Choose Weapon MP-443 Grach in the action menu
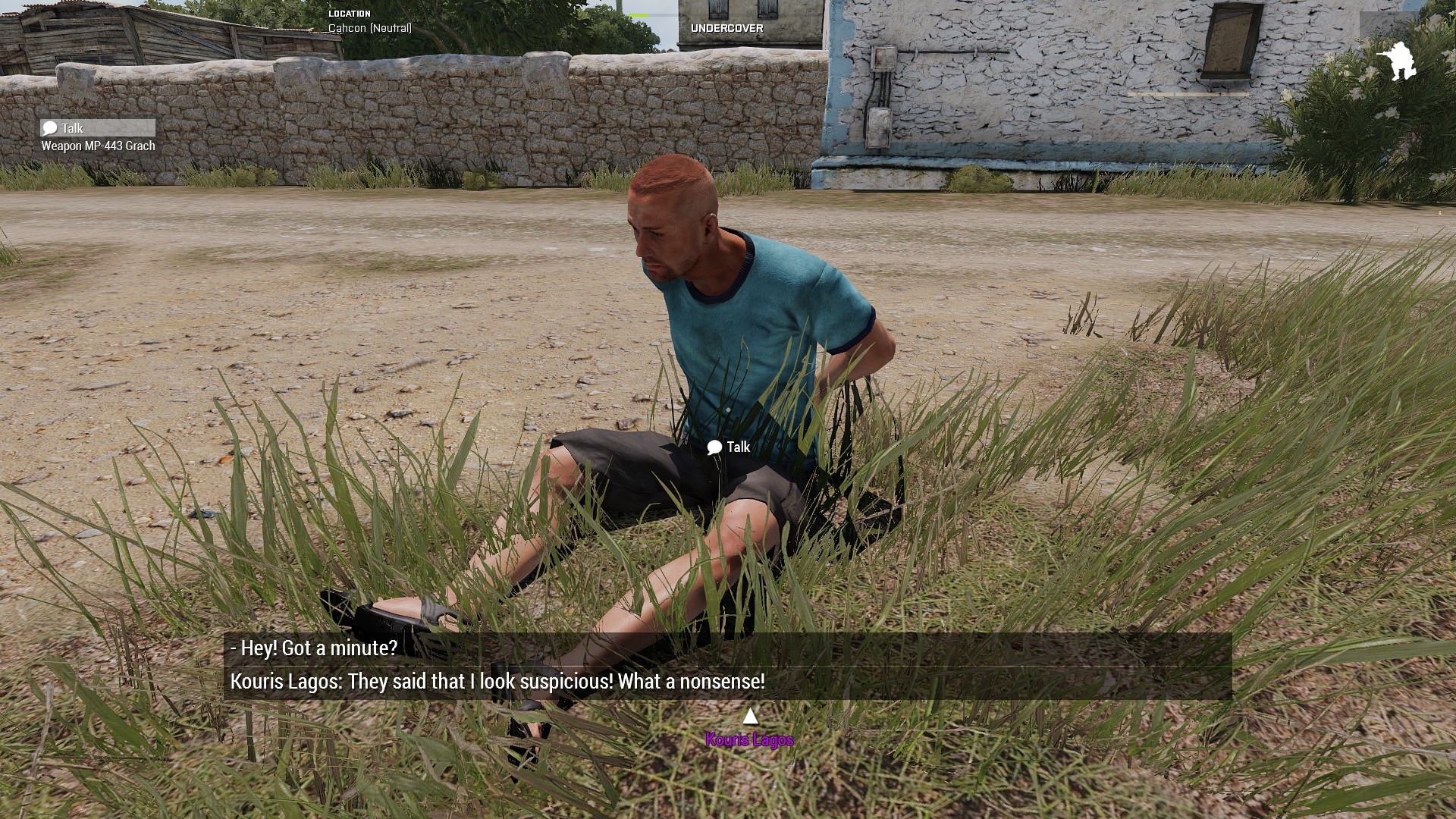 (98, 146)
